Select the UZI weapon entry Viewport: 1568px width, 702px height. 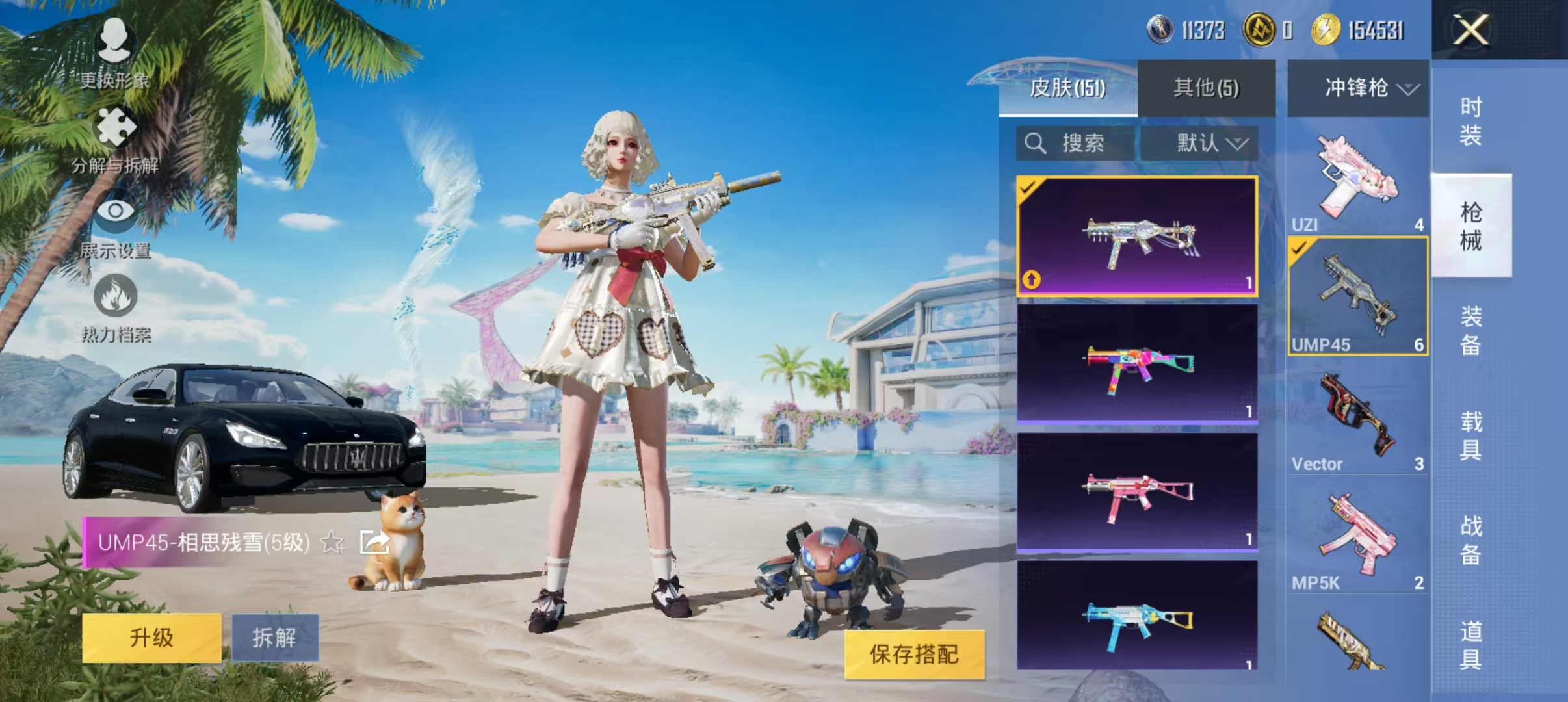(1357, 175)
